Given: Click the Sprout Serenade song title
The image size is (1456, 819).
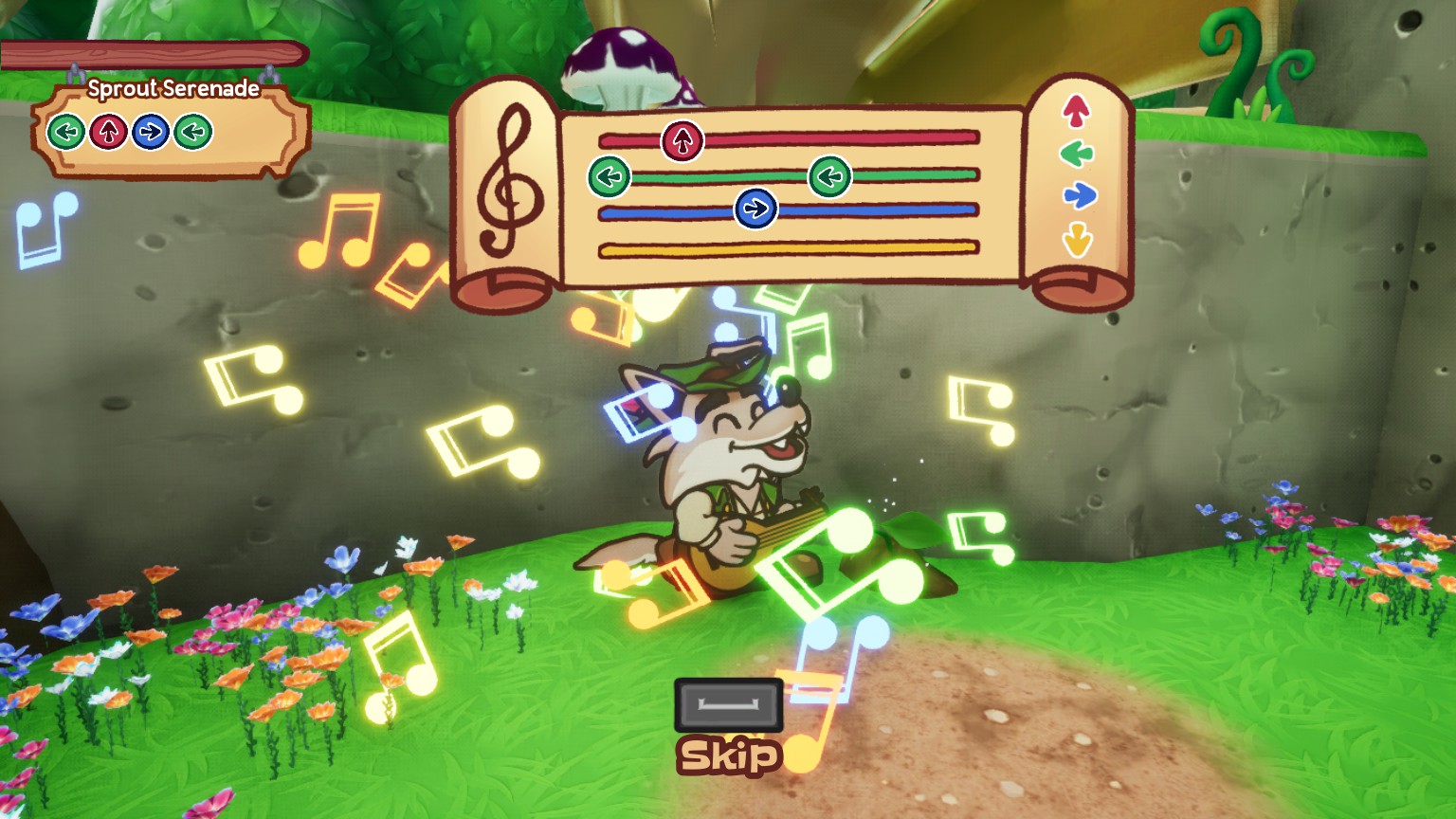Looking at the screenshot, I should point(173,89).
